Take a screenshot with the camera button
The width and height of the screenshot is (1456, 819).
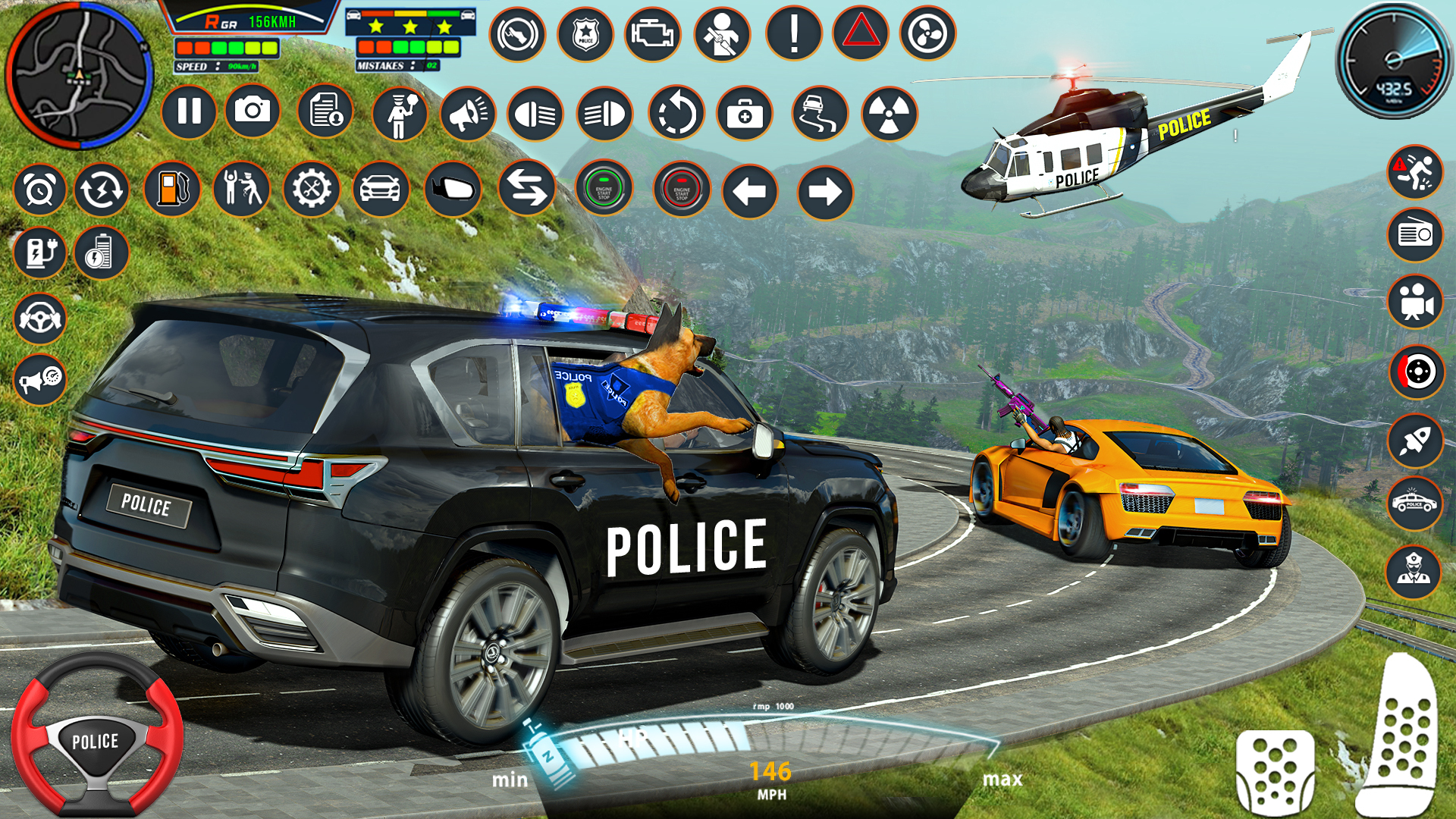coord(253,111)
